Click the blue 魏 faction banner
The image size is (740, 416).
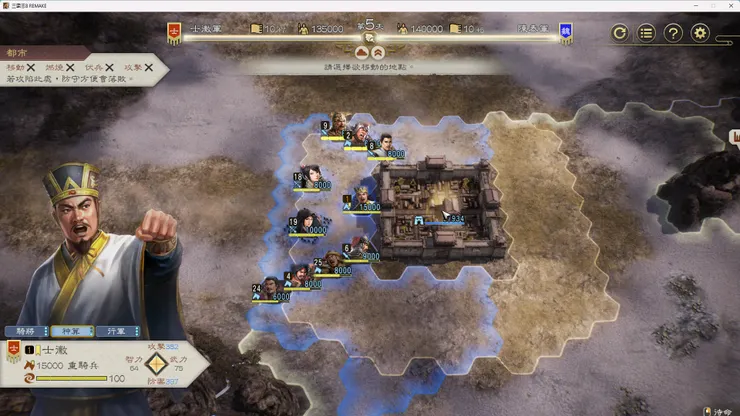click(x=566, y=33)
